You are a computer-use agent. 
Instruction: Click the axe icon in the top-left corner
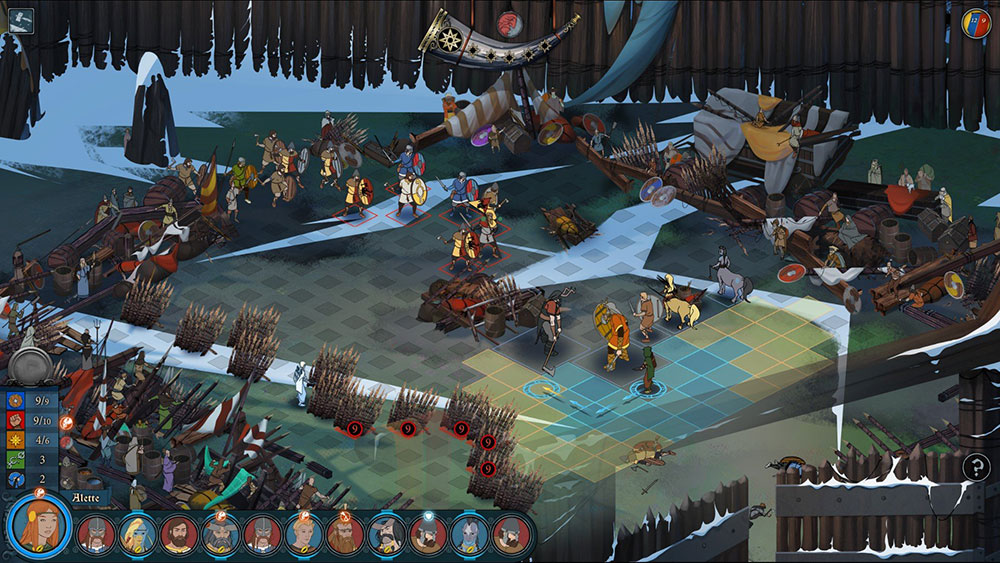pyautogui.click(x=19, y=20)
